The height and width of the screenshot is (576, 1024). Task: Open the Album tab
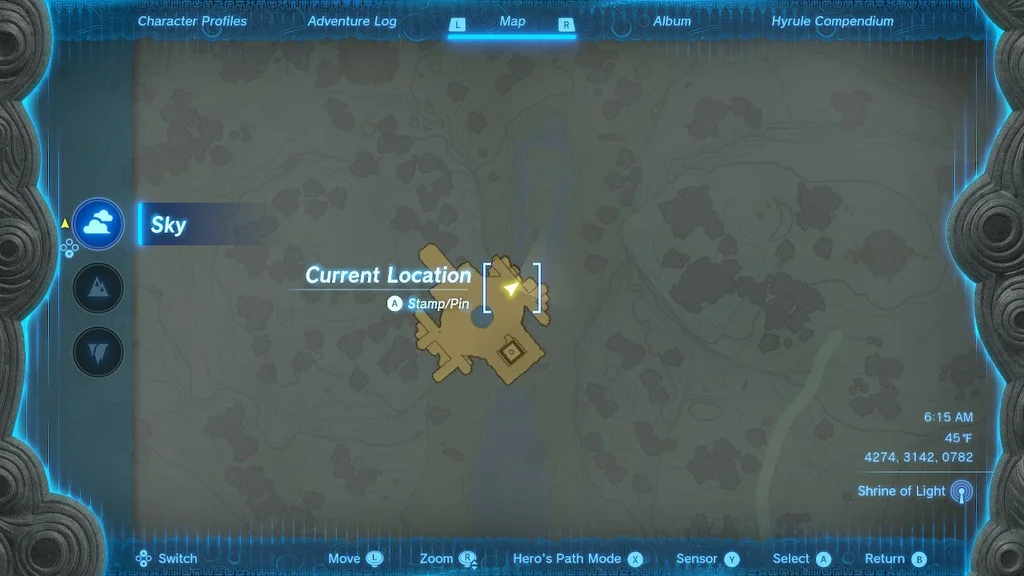[x=671, y=21]
